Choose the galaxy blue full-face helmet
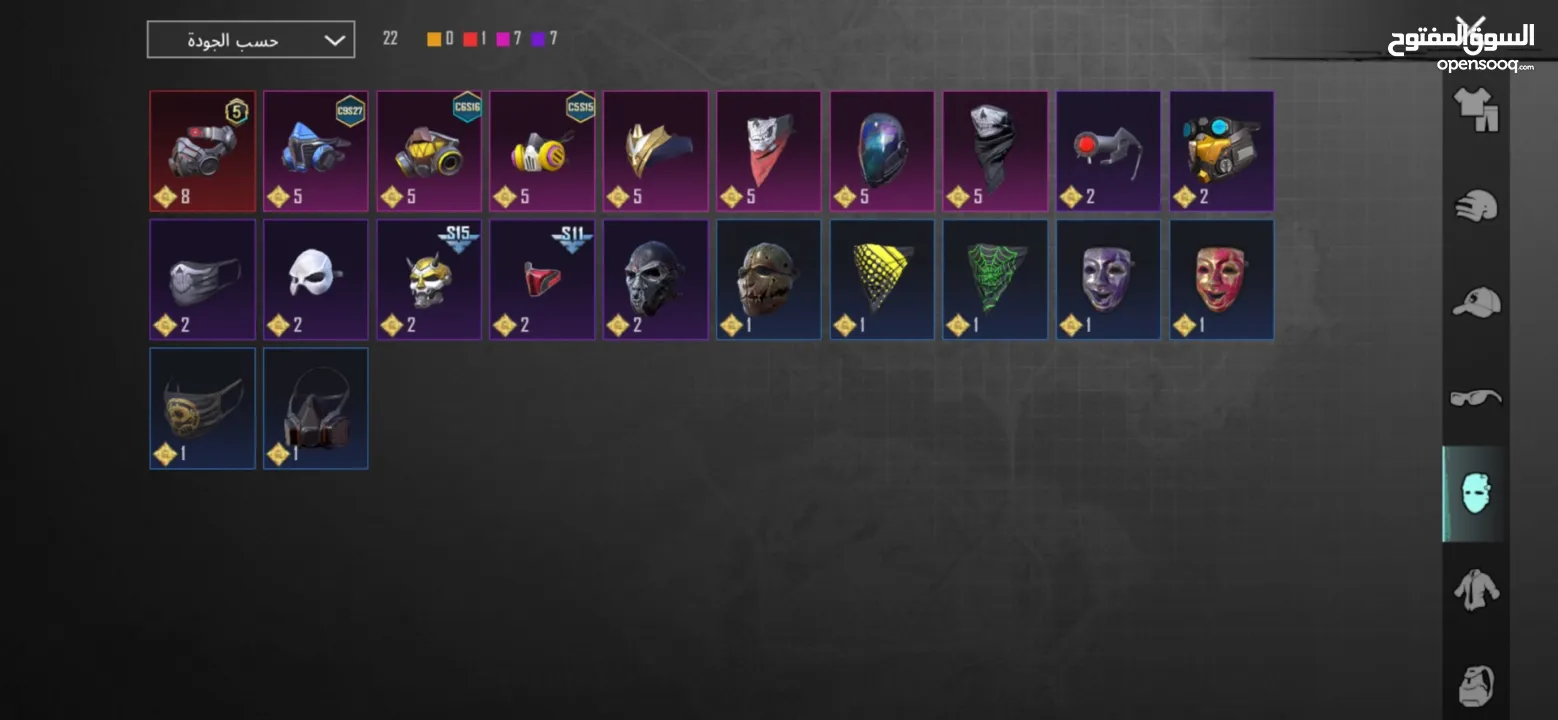 pos(882,151)
